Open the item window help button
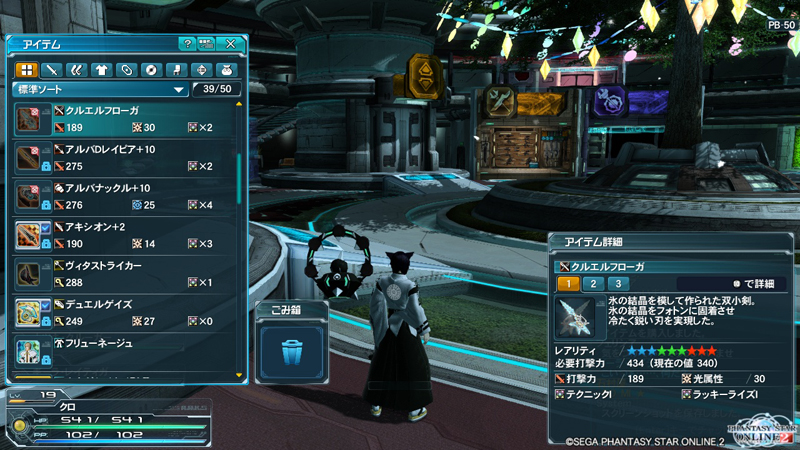 pos(187,44)
